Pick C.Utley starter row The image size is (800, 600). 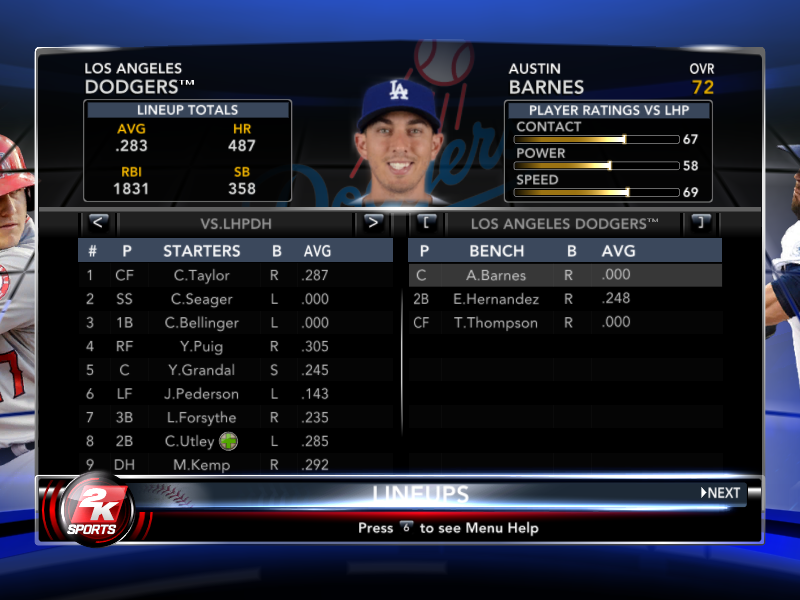click(202, 441)
